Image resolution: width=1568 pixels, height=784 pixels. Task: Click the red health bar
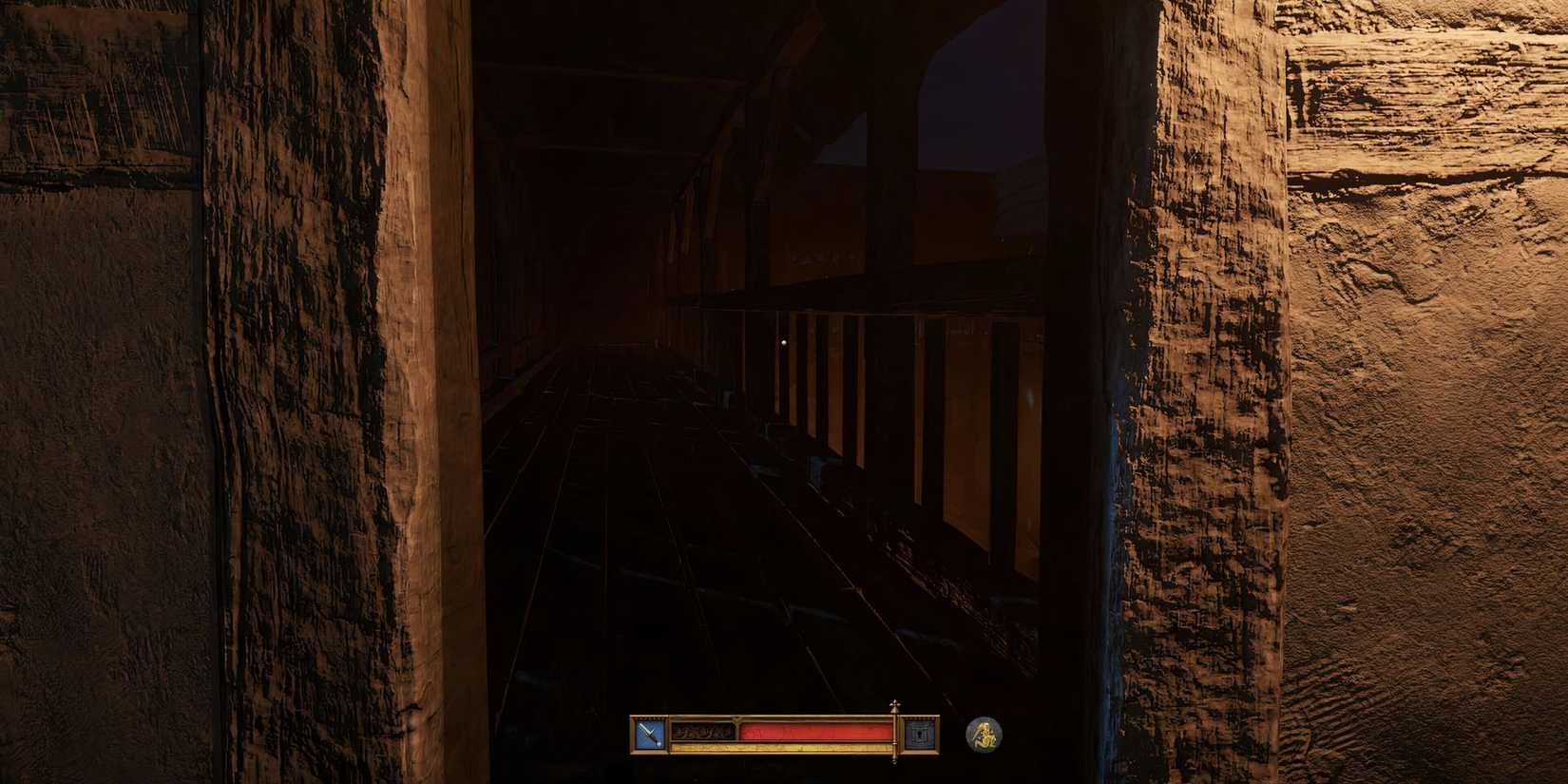[x=817, y=730]
